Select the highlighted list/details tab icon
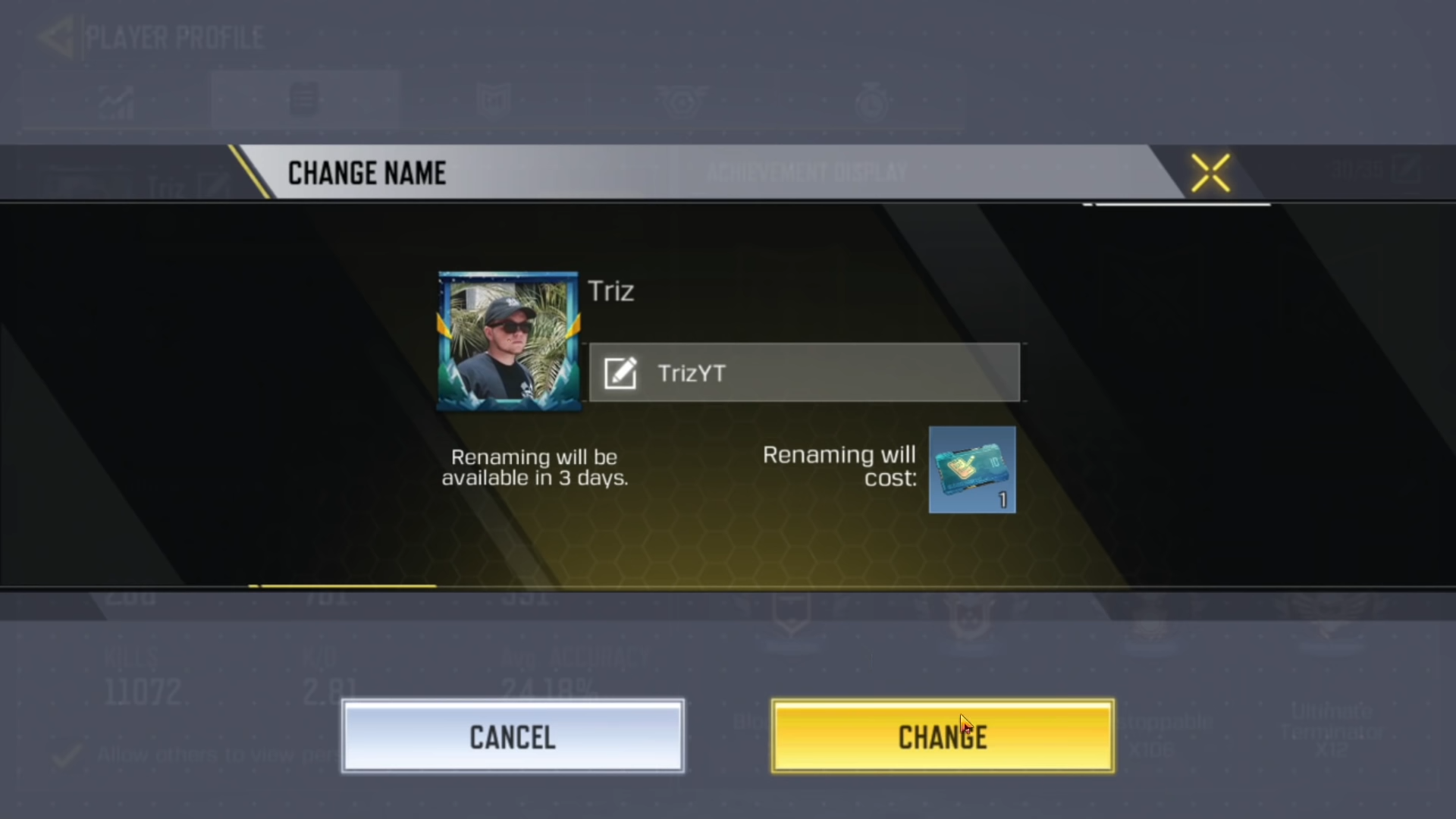The image size is (1456, 819). [303, 99]
